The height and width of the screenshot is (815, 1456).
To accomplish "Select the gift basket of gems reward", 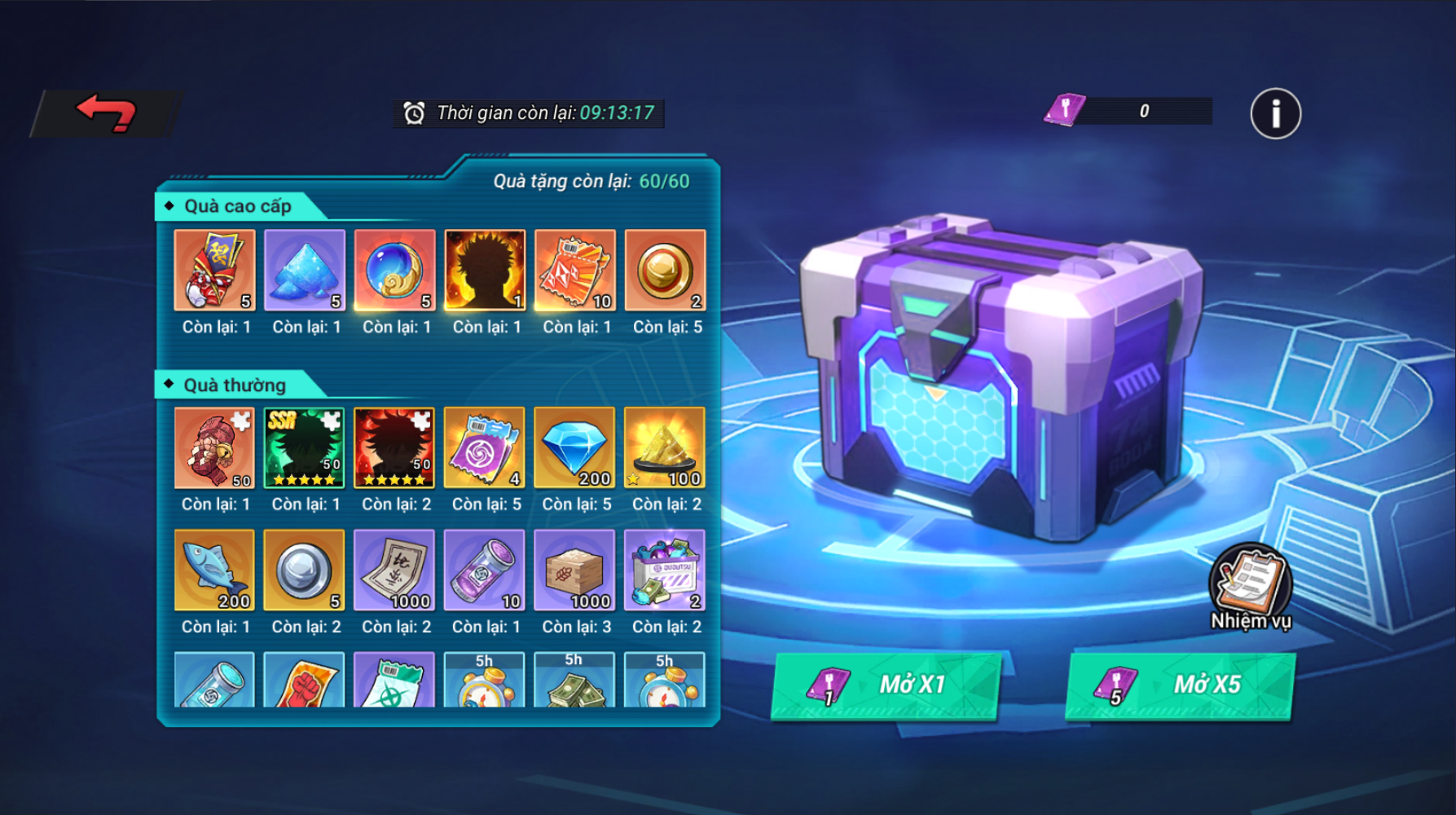I will click(665, 570).
